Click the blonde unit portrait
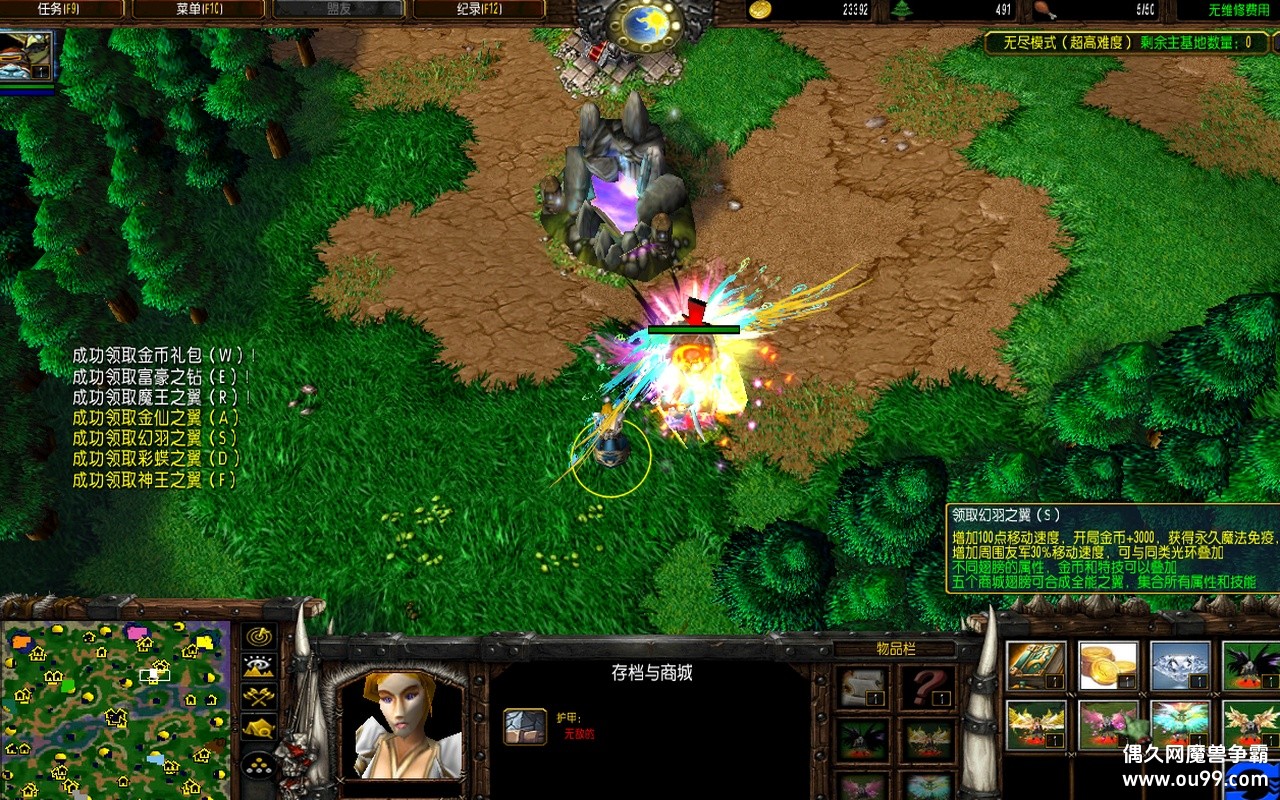The height and width of the screenshot is (800, 1280). (x=400, y=724)
